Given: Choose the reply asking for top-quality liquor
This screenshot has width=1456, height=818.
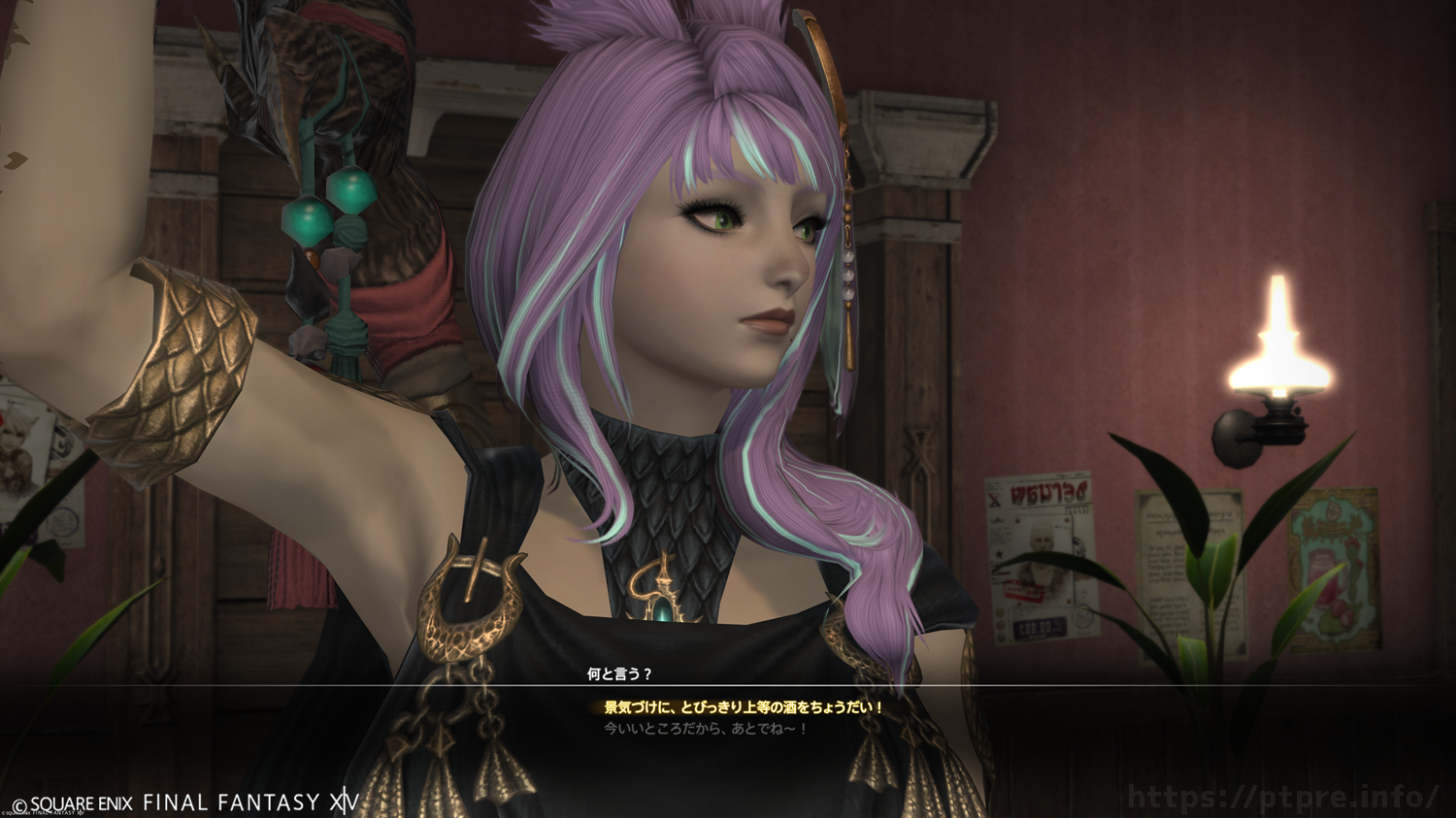Looking at the screenshot, I should click(x=744, y=707).
